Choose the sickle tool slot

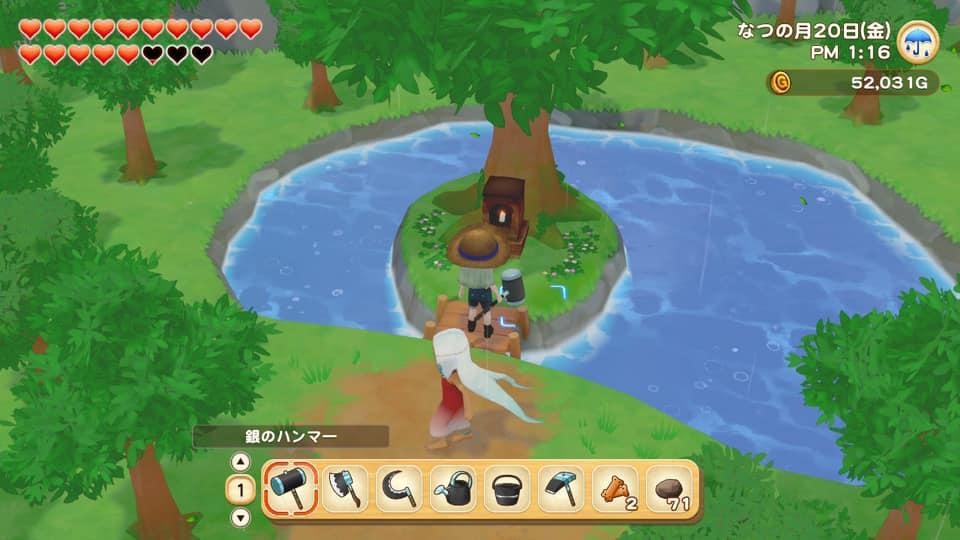(x=399, y=489)
